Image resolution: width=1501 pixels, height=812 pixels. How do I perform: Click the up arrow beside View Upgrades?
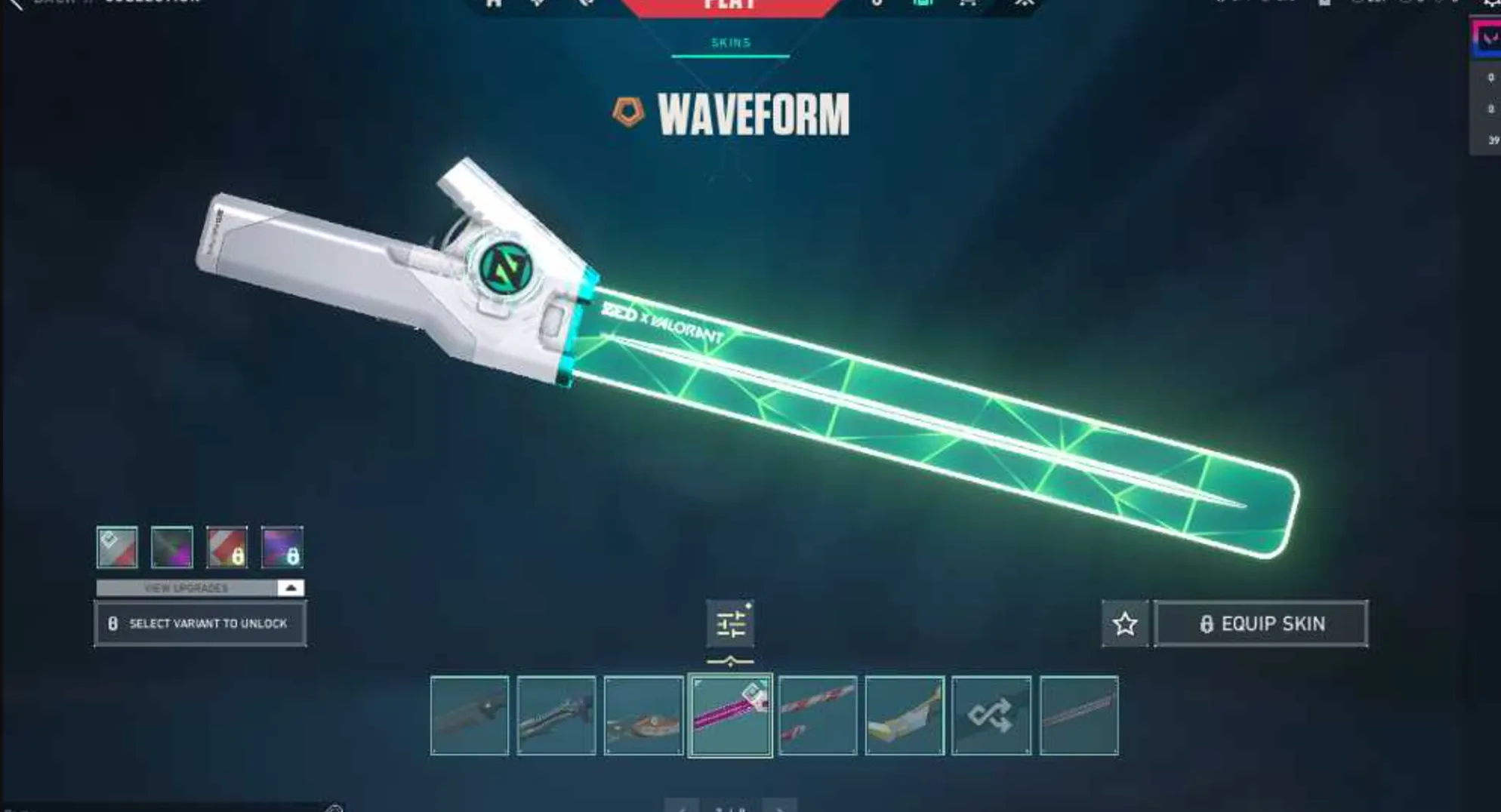click(289, 587)
